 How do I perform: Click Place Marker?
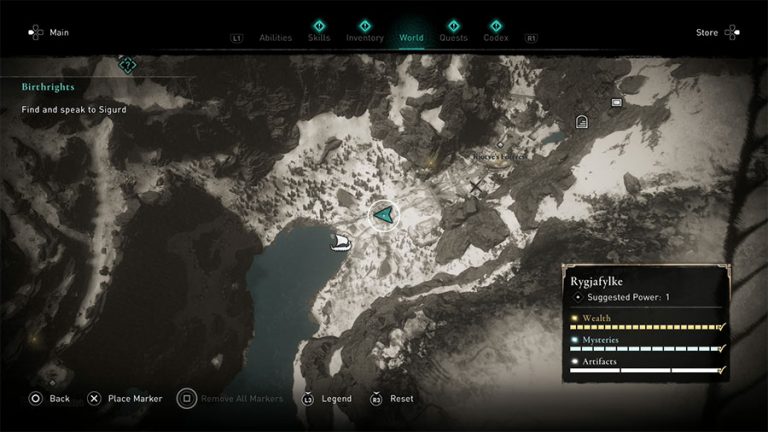124,398
